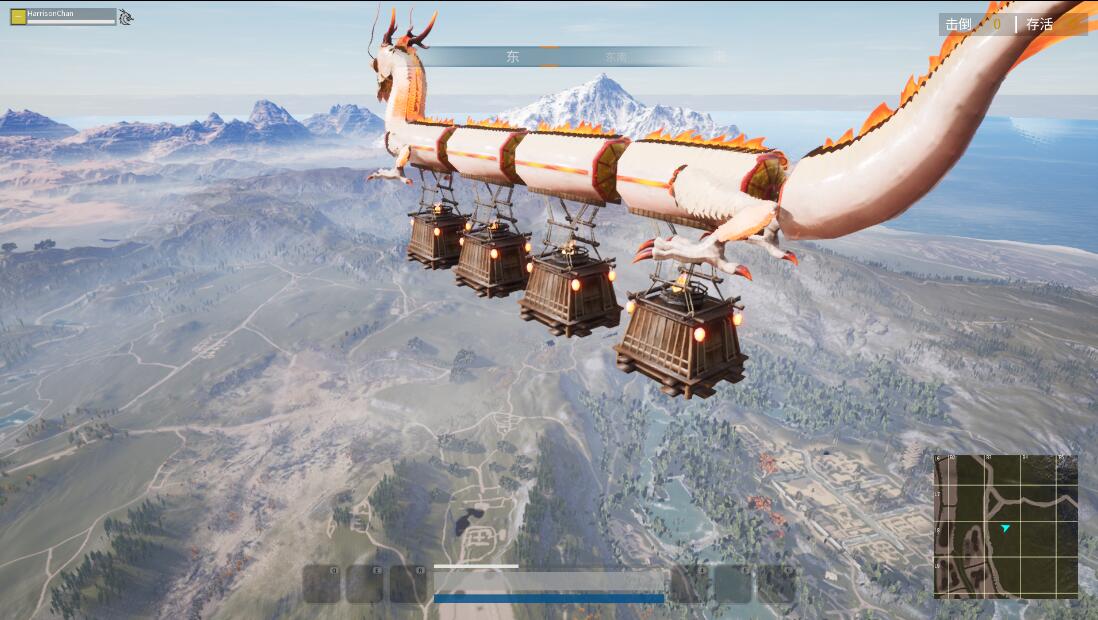
Task: Open the minimap in the corner
Action: (1006, 526)
